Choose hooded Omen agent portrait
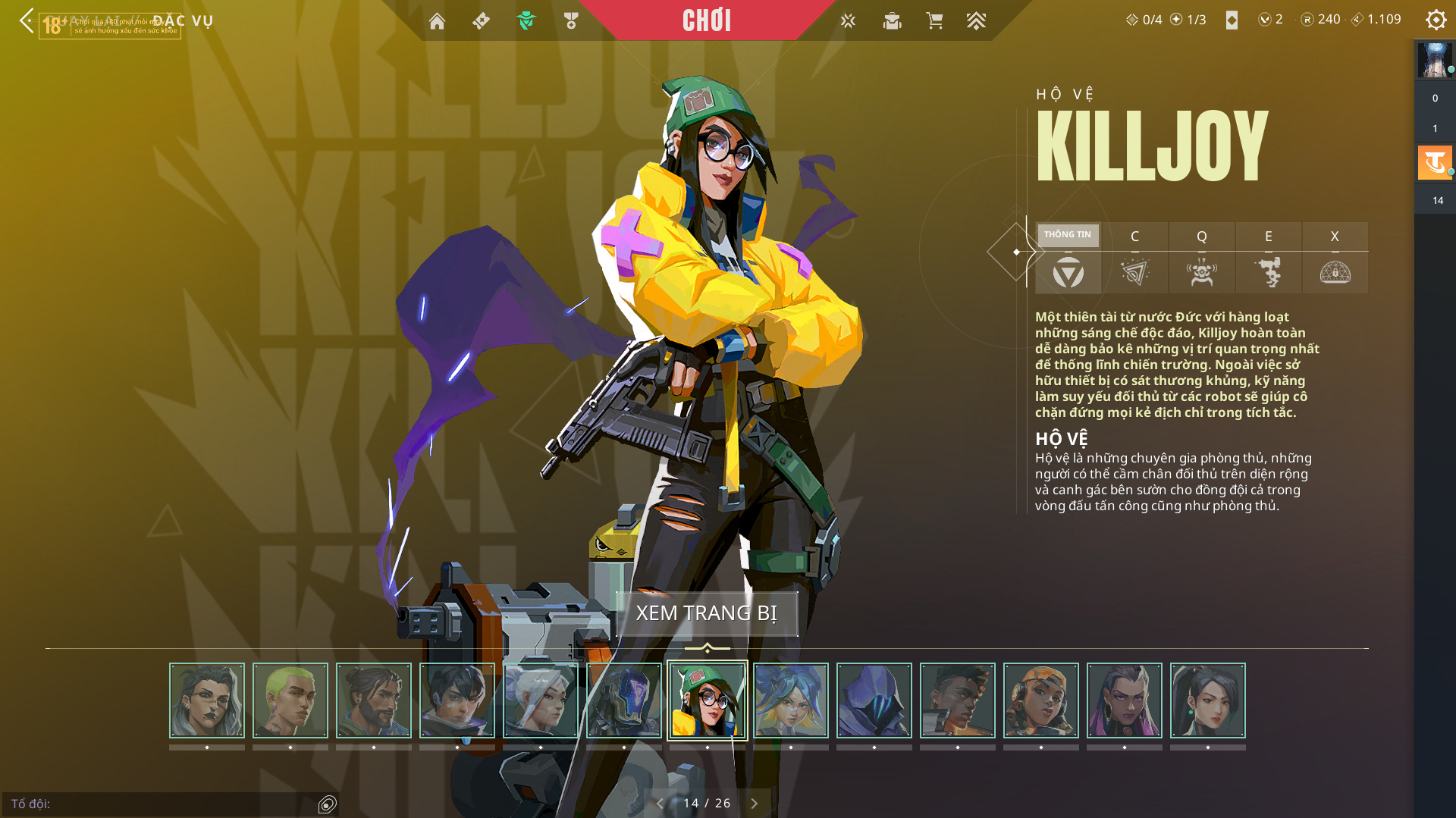This screenshot has height=818, width=1456. tap(874, 700)
